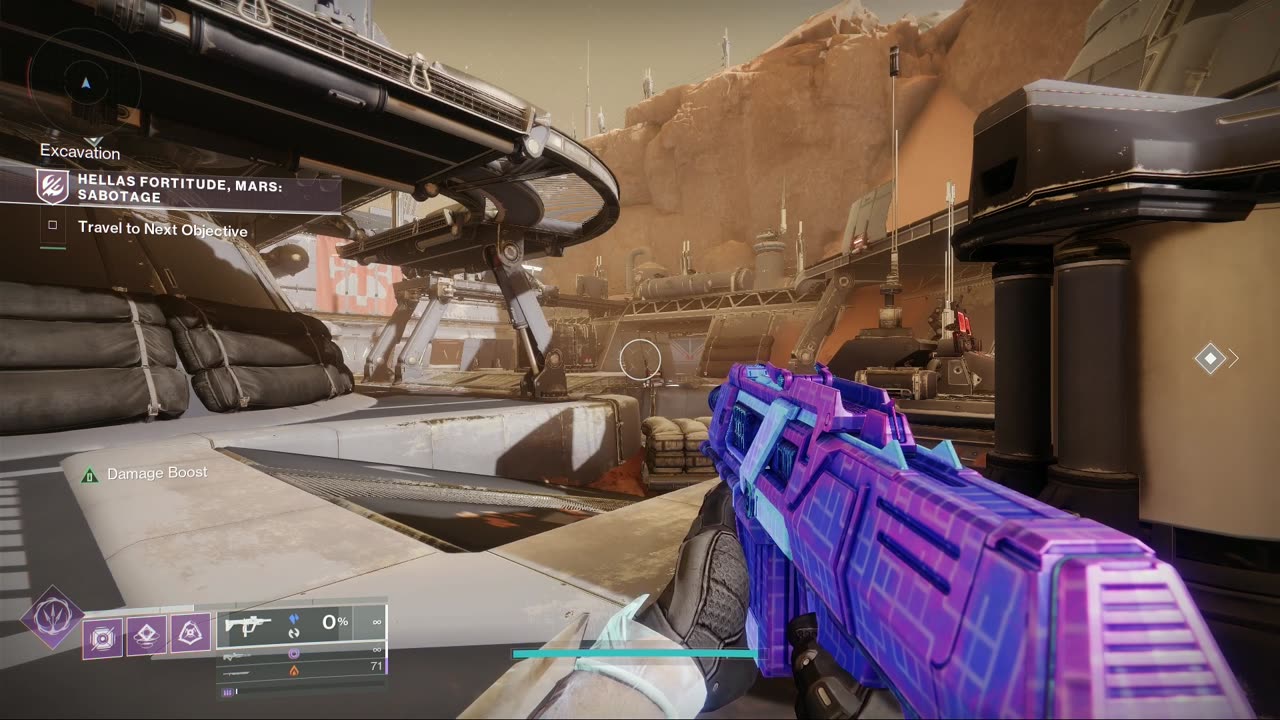The image size is (1280, 720).
Task: Click the Damage Boost buff icon
Action: (89, 474)
